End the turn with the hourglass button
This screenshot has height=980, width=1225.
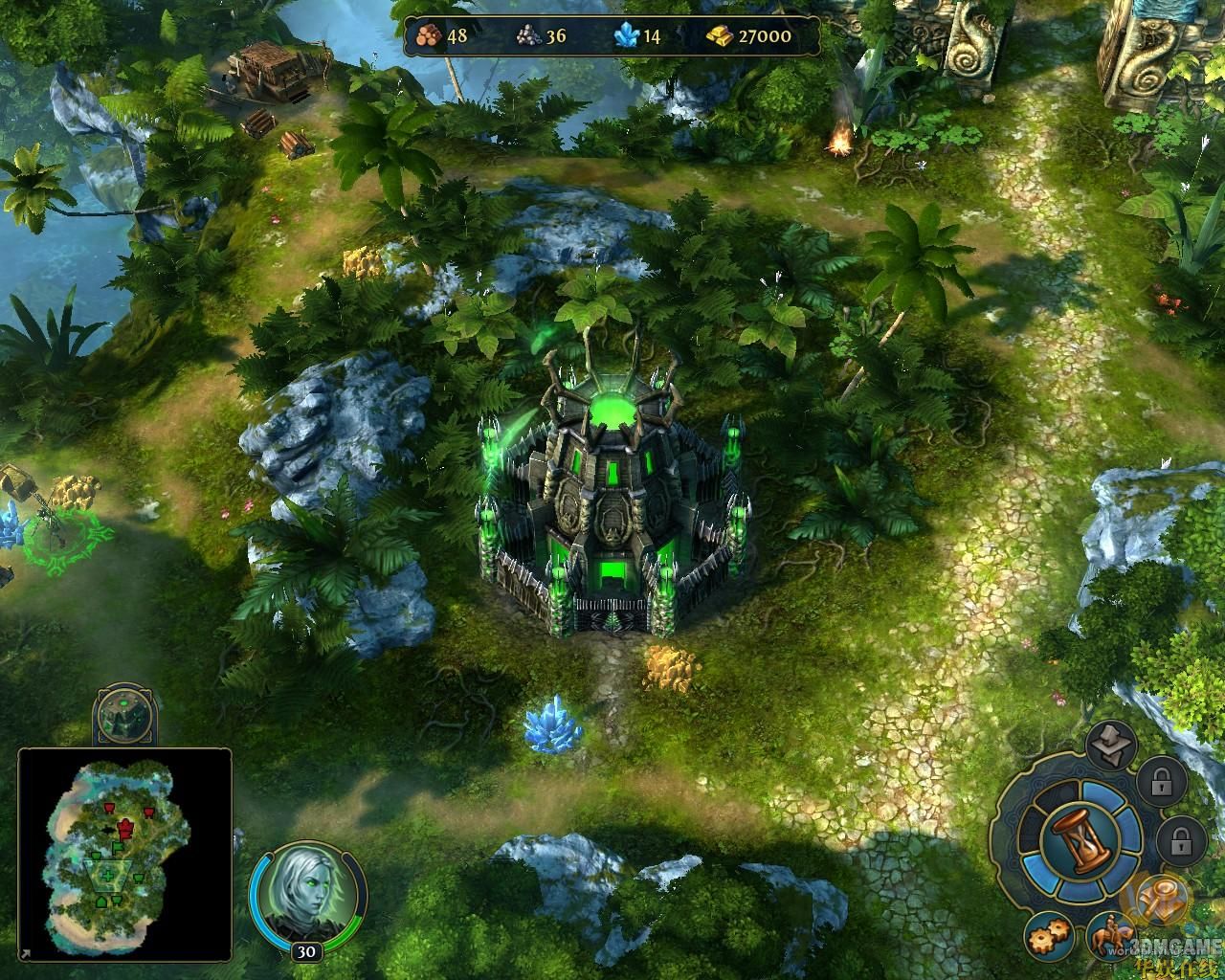pyautogui.click(x=1080, y=840)
